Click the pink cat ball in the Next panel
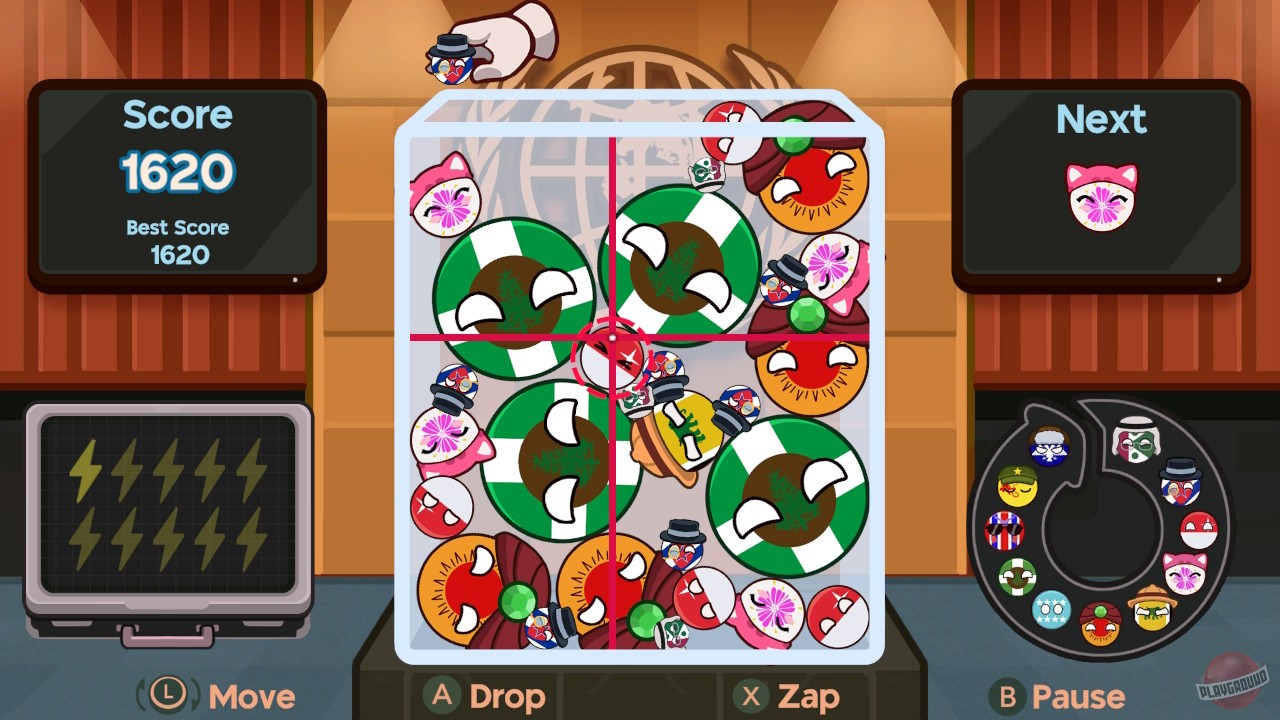Viewport: 1280px width, 720px height. click(1100, 196)
